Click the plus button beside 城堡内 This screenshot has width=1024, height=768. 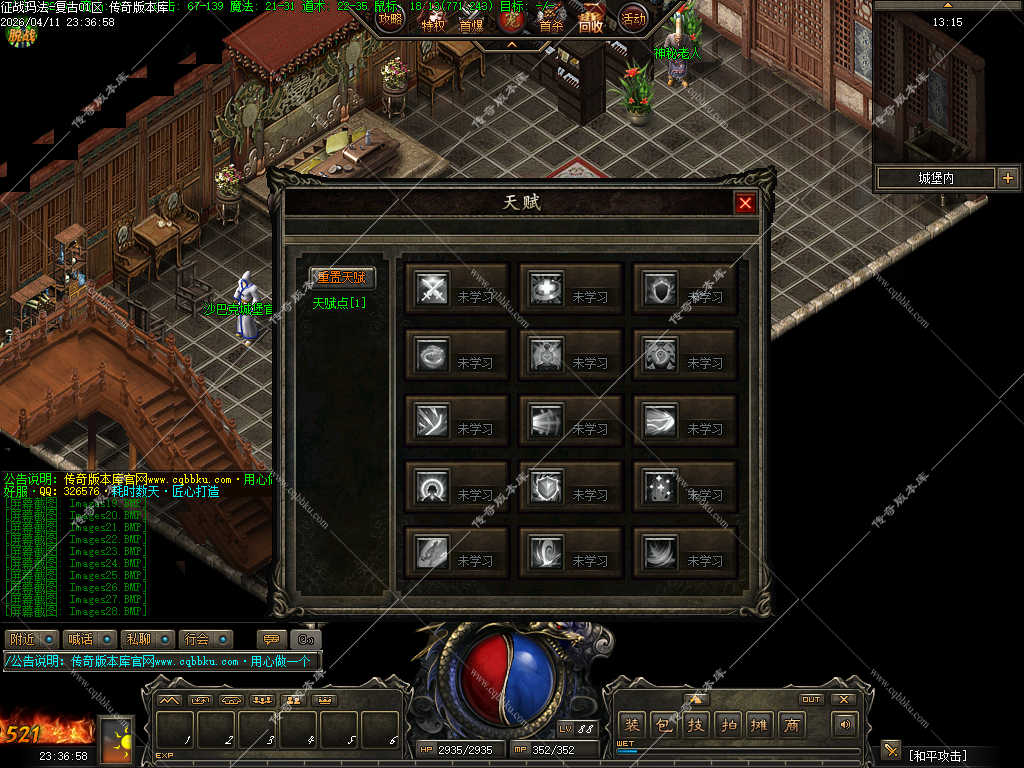pos(1007,178)
